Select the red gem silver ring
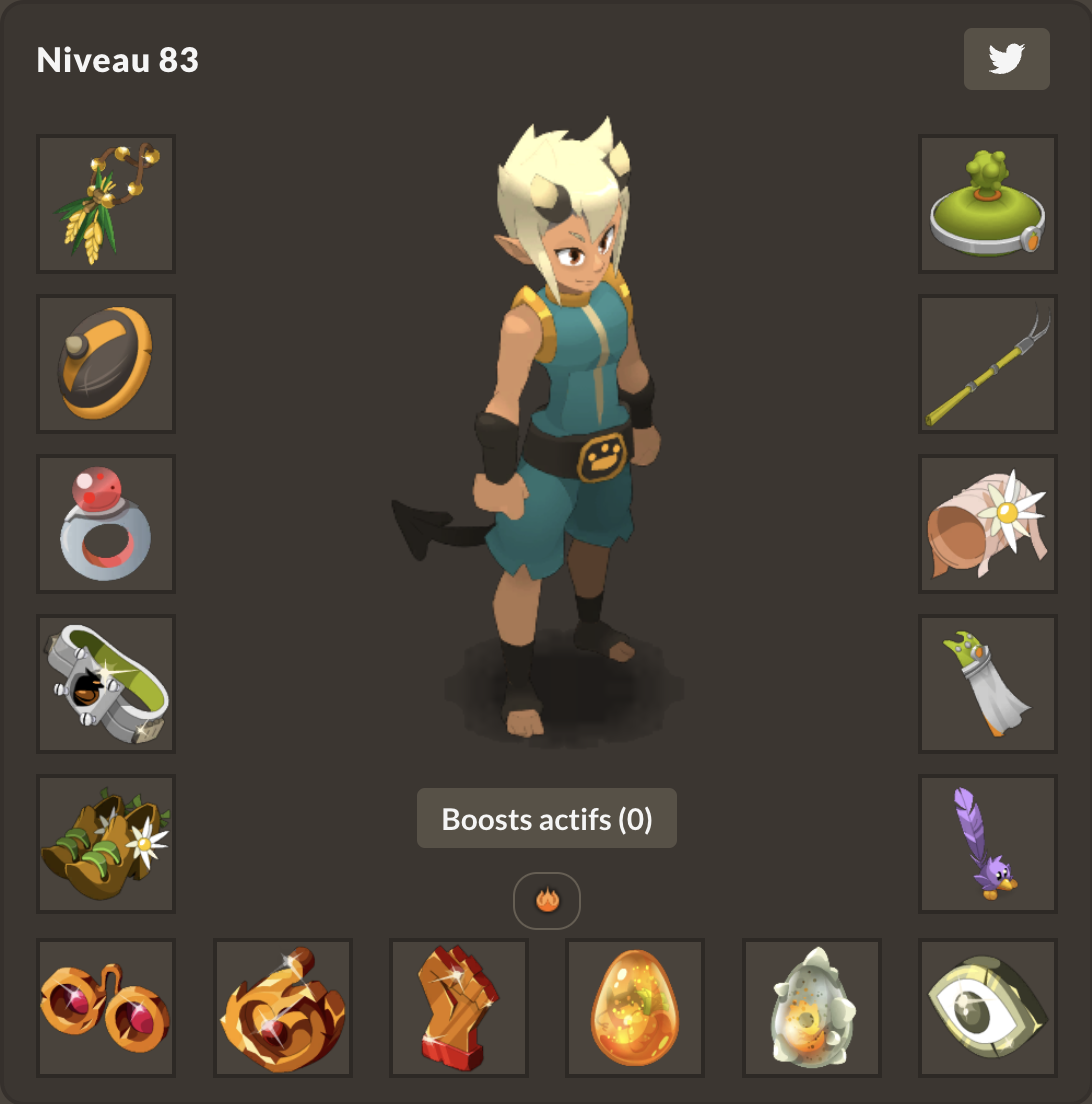 (106, 524)
